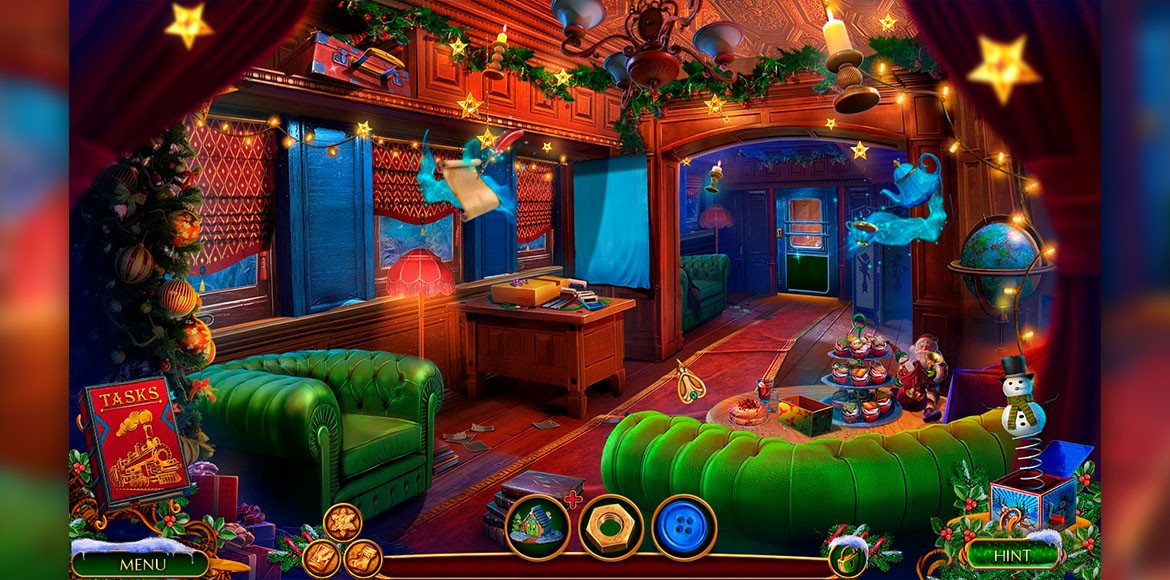Select the golden hex nut item
The width and height of the screenshot is (1170, 580).
click(x=610, y=527)
